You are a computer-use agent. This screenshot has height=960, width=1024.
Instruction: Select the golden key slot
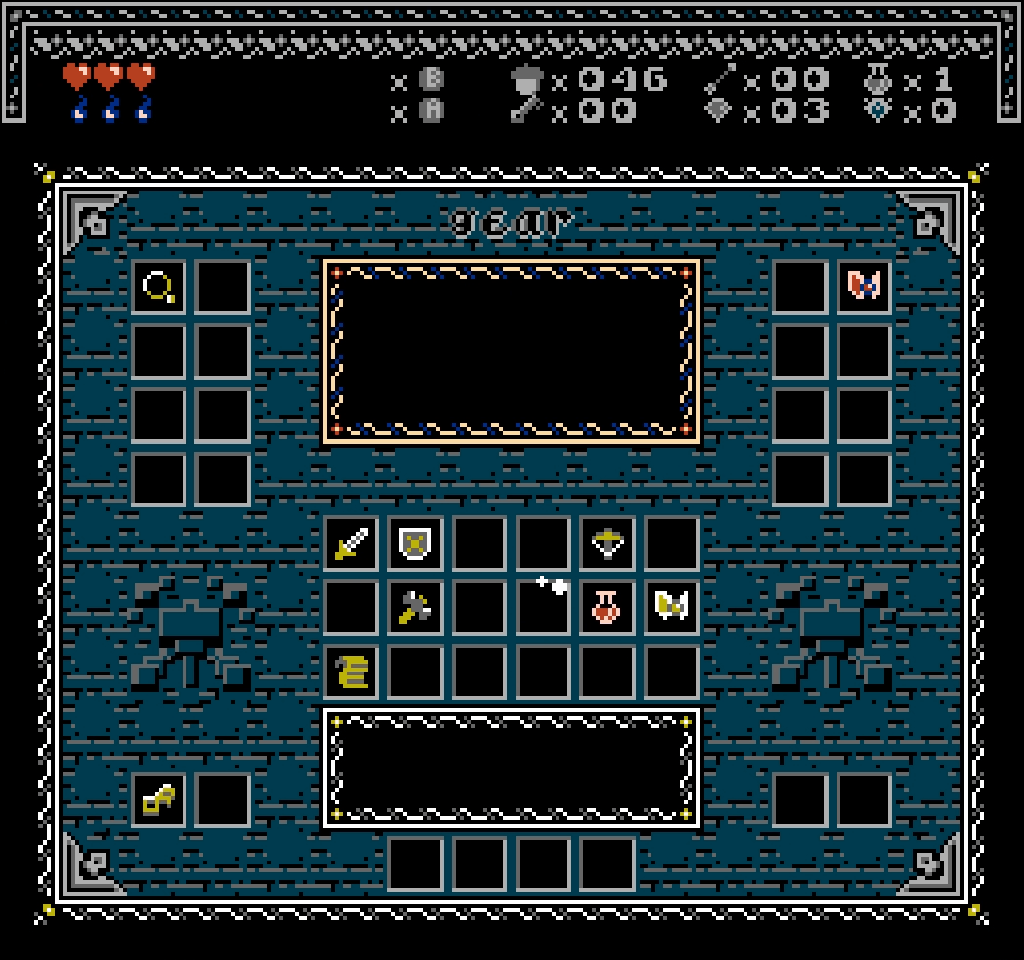click(x=159, y=800)
